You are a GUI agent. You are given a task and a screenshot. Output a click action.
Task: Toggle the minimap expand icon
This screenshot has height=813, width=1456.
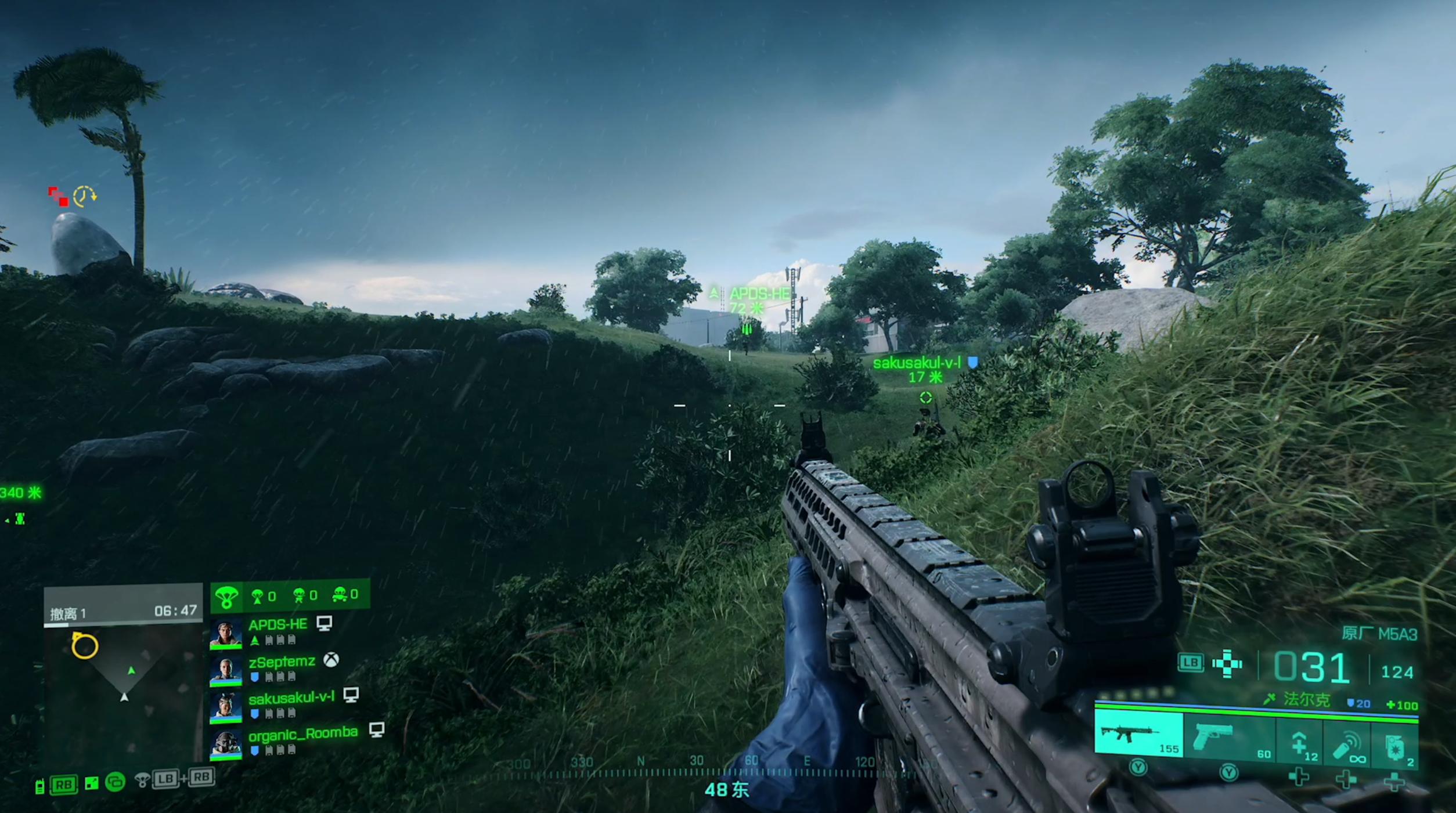coord(92,783)
